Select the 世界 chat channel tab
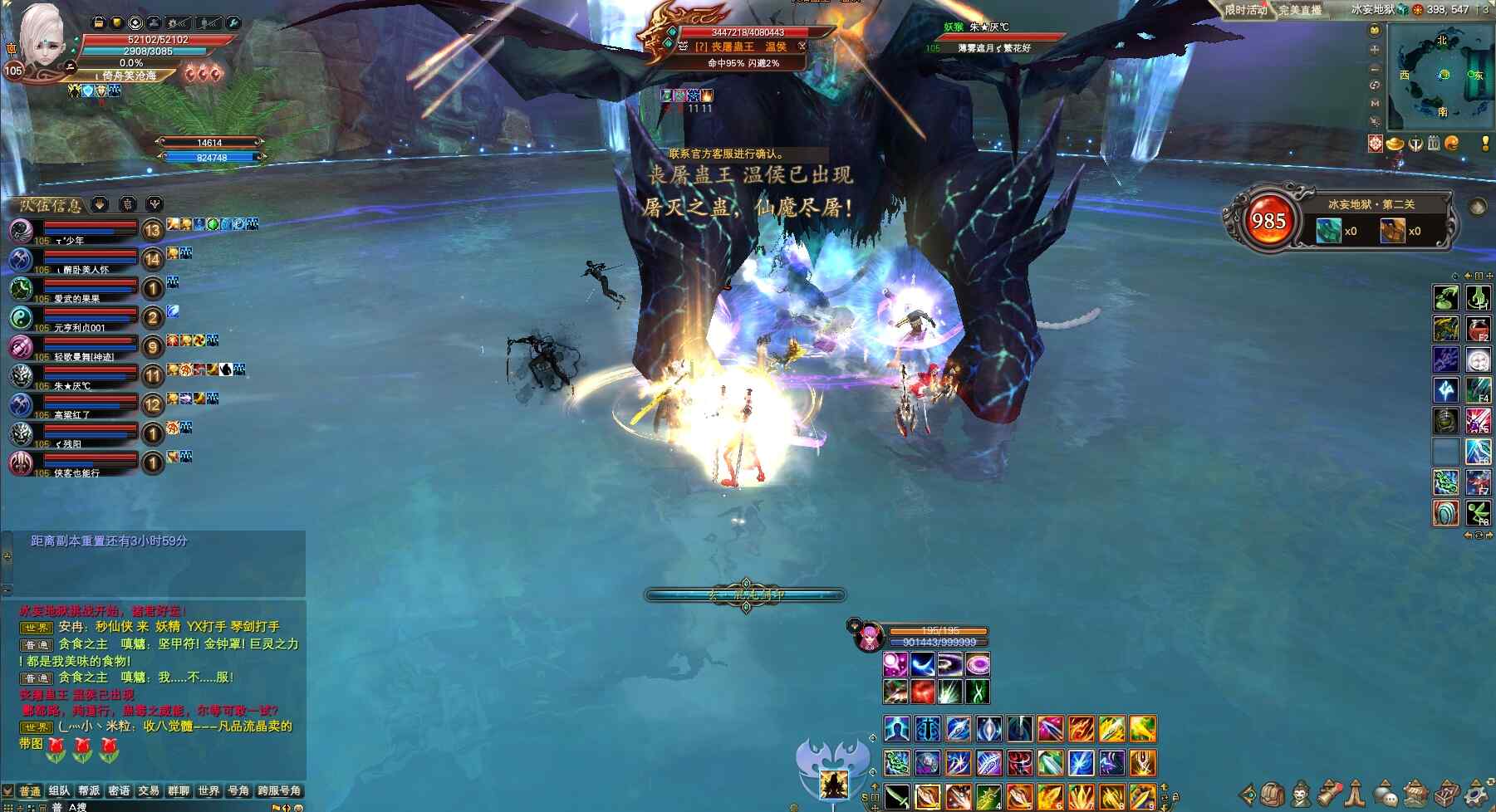The height and width of the screenshot is (812, 1496). 208,790
